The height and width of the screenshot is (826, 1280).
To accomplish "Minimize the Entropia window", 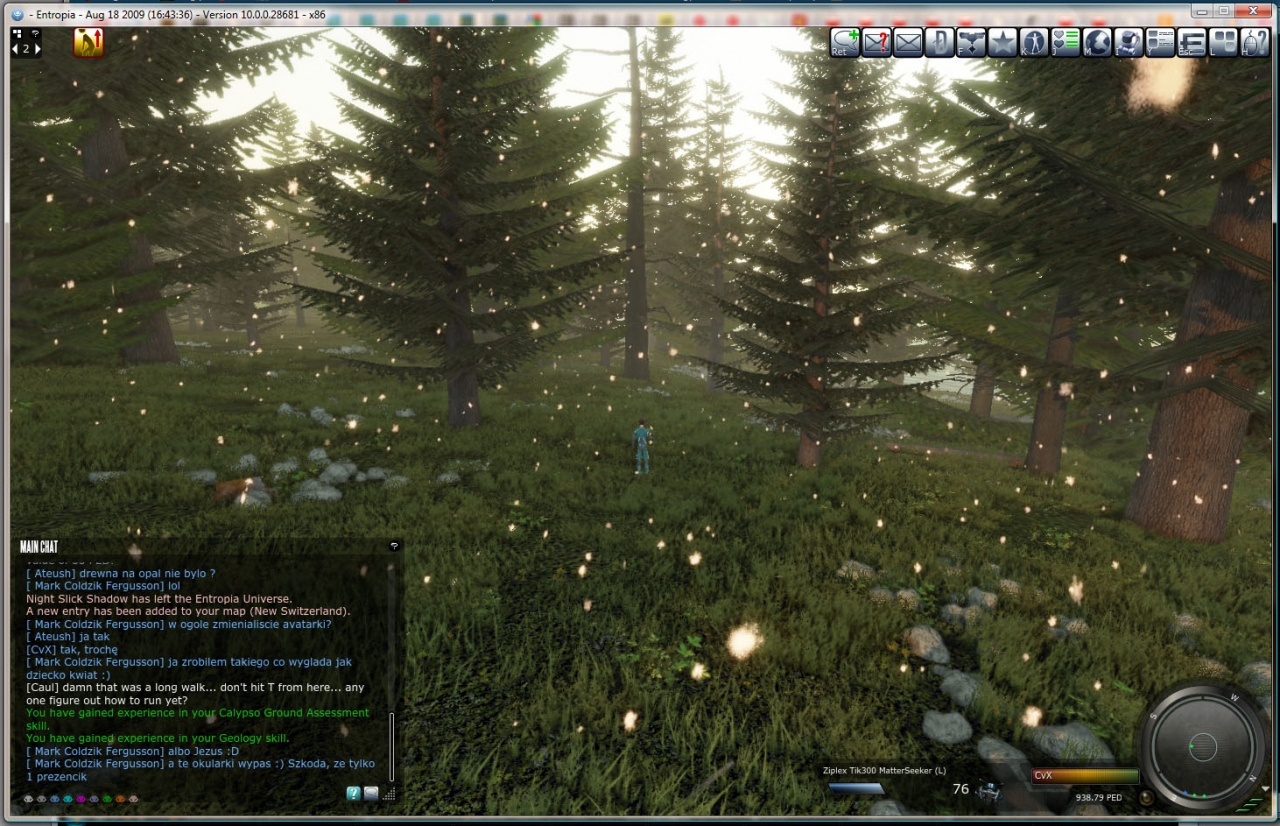I will pos(1200,10).
